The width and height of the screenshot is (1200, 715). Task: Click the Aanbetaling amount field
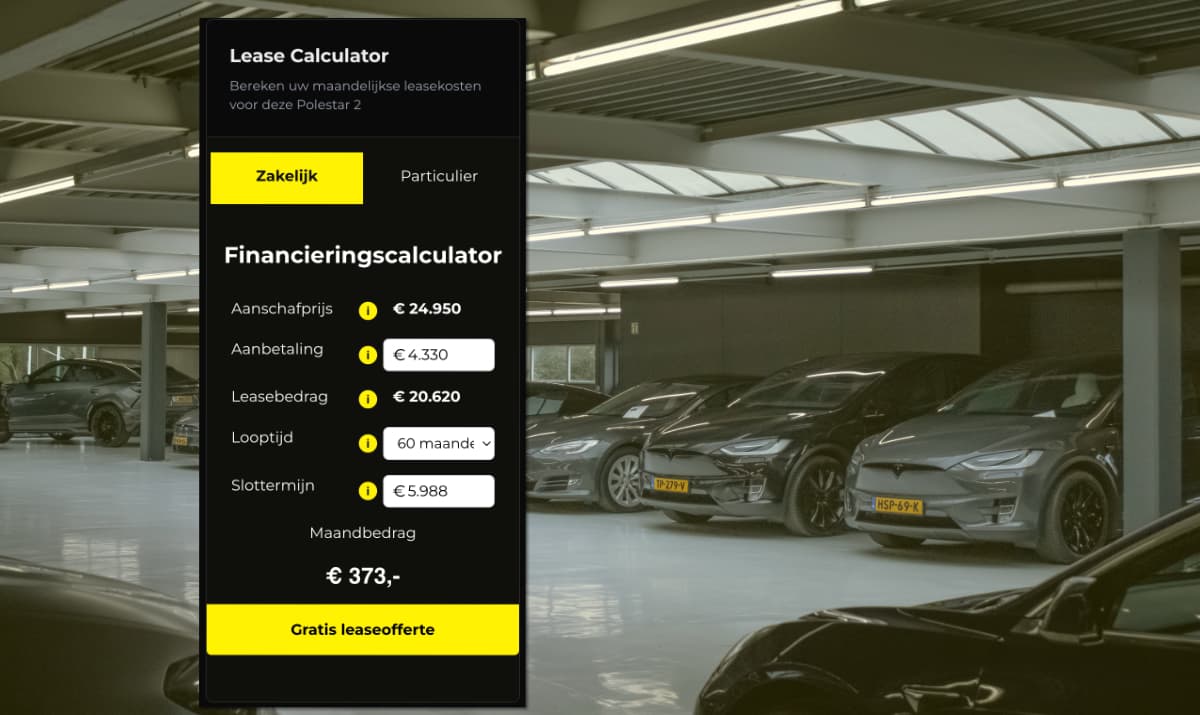coord(438,355)
